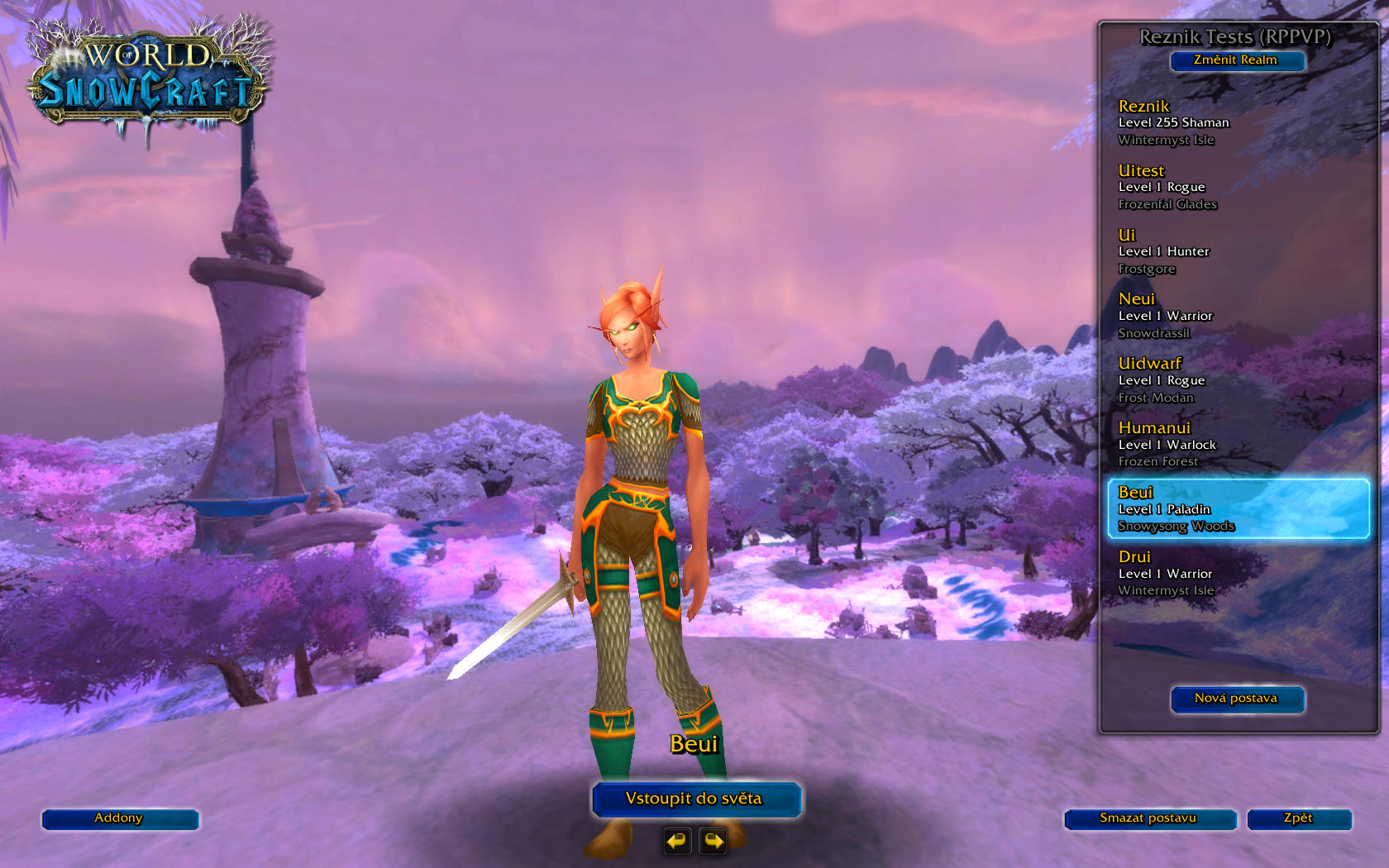Delete character using Smazat postavu

pos(1149,819)
